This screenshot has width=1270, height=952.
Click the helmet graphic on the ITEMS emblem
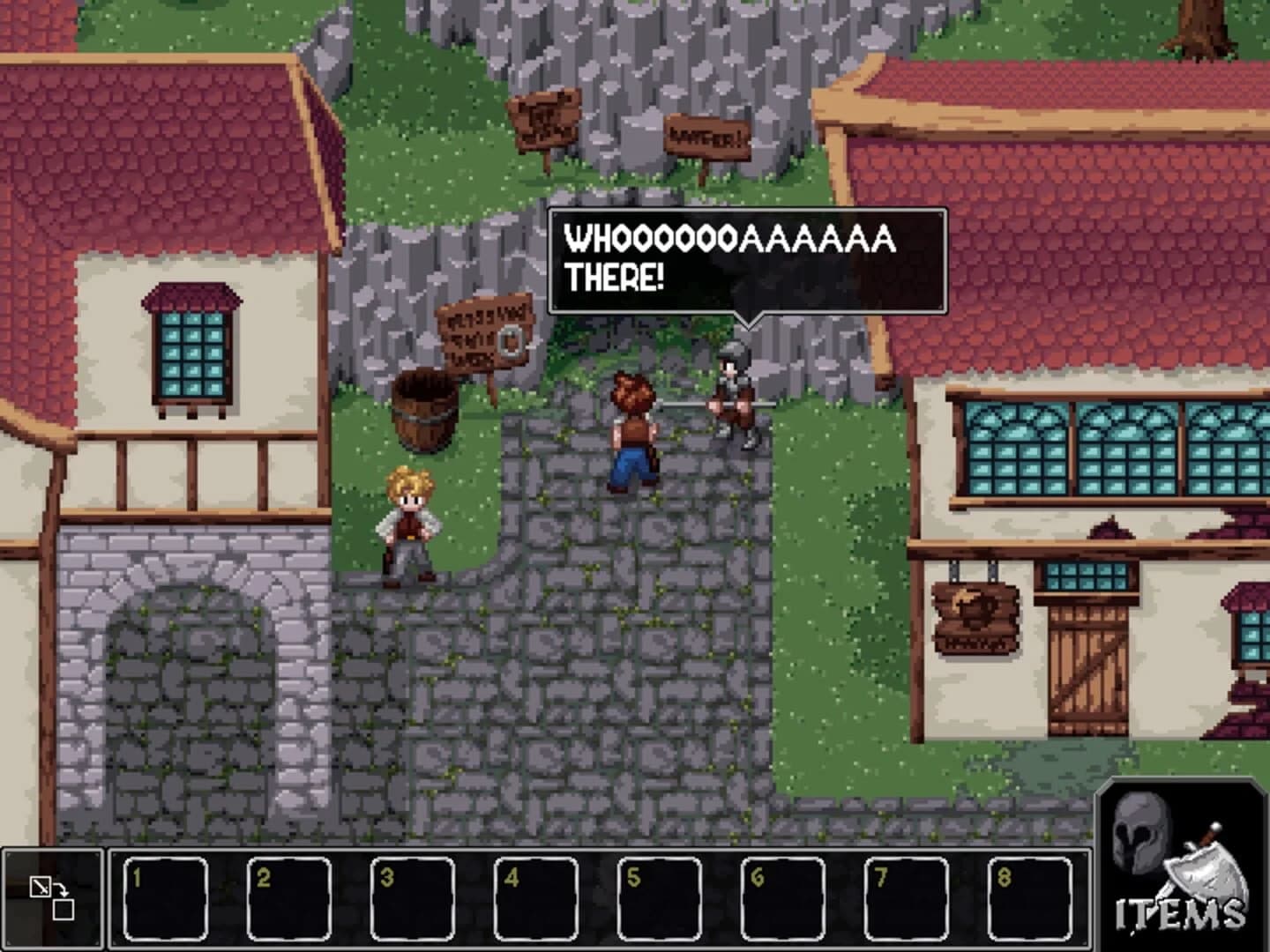[x=1140, y=833]
